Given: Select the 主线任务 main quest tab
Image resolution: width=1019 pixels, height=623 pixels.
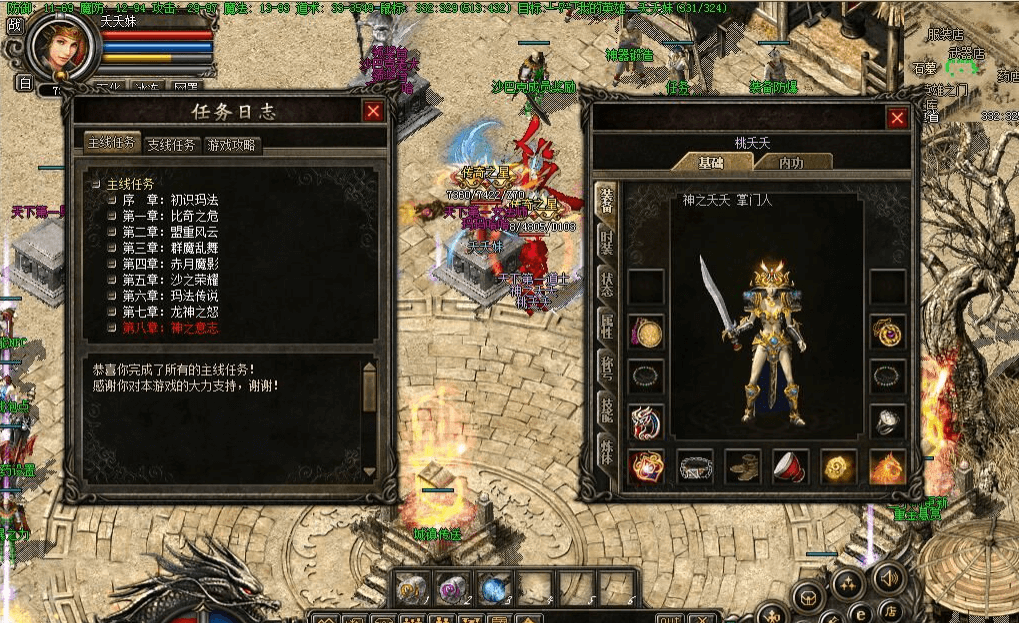Looking at the screenshot, I should [x=110, y=143].
